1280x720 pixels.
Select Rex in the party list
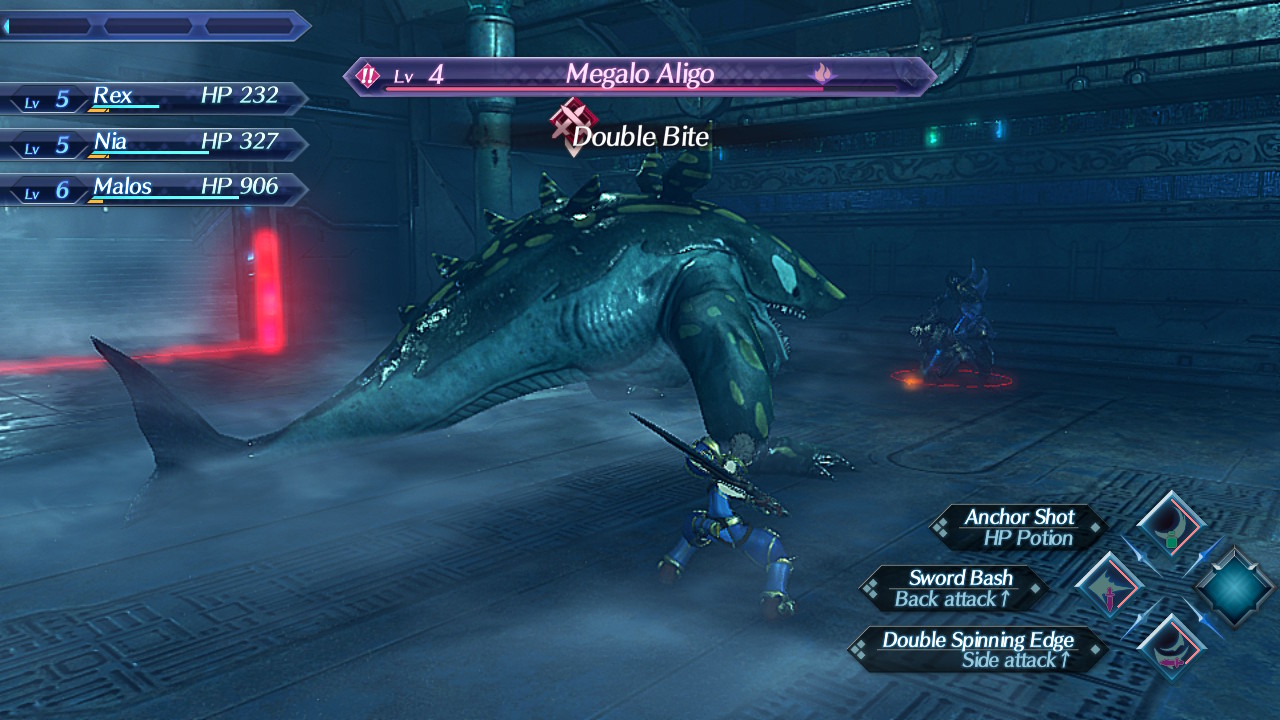tap(155, 98)
